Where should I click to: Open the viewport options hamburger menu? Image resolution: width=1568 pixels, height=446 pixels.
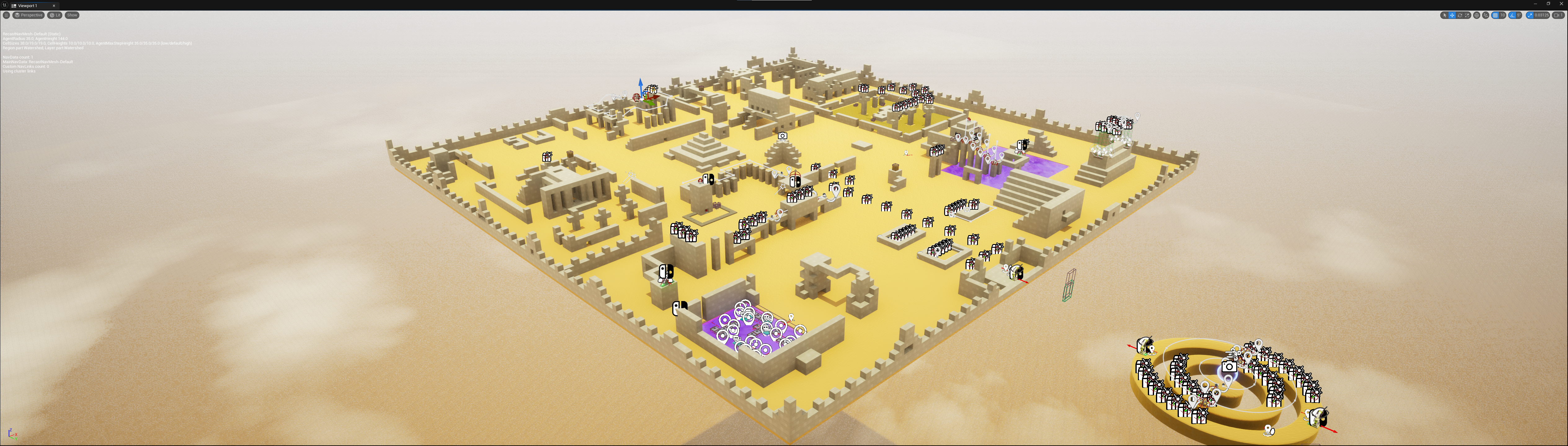click(6, 15)
